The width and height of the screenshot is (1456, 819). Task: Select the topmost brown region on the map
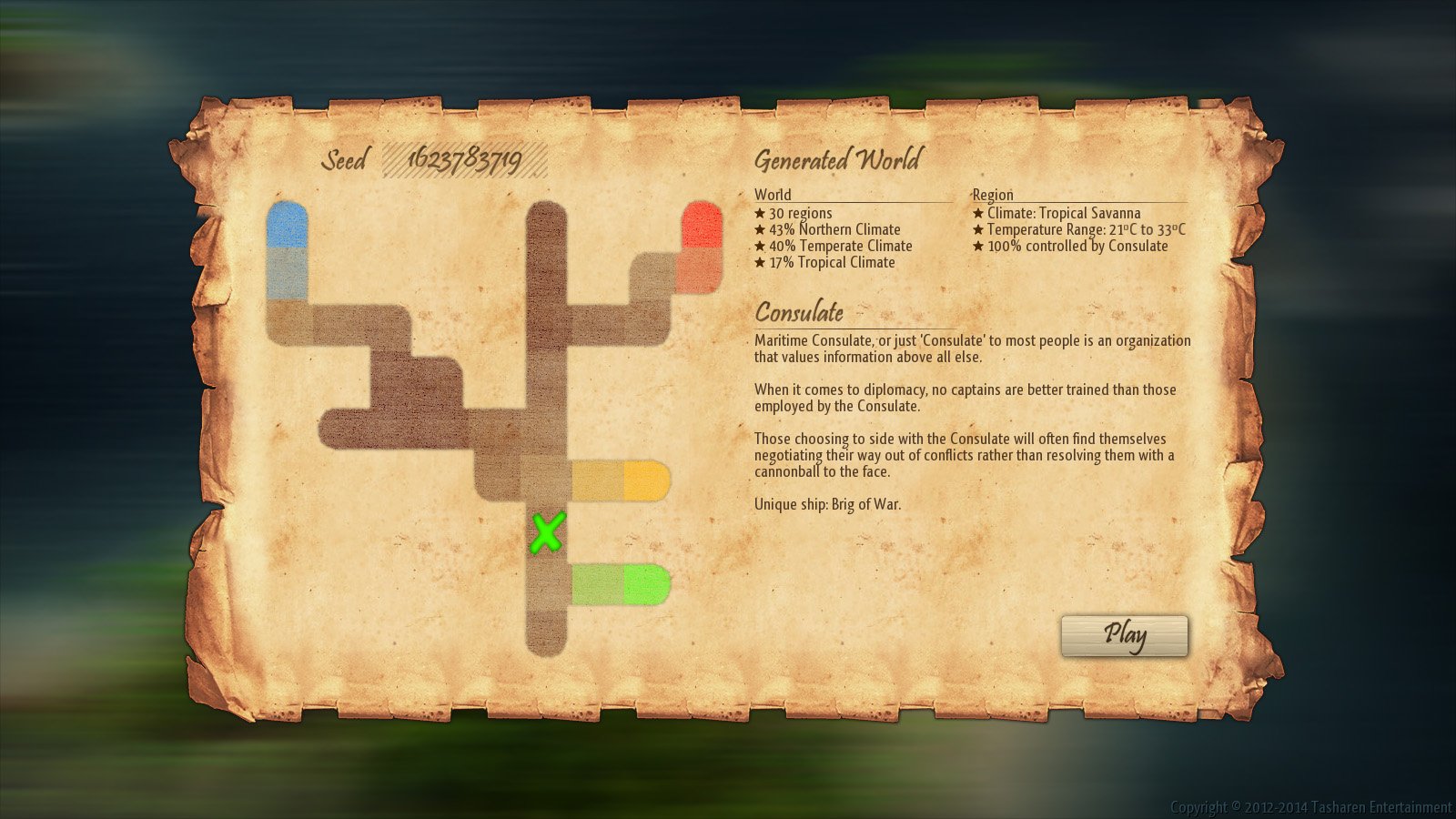[x=546, y=227]
